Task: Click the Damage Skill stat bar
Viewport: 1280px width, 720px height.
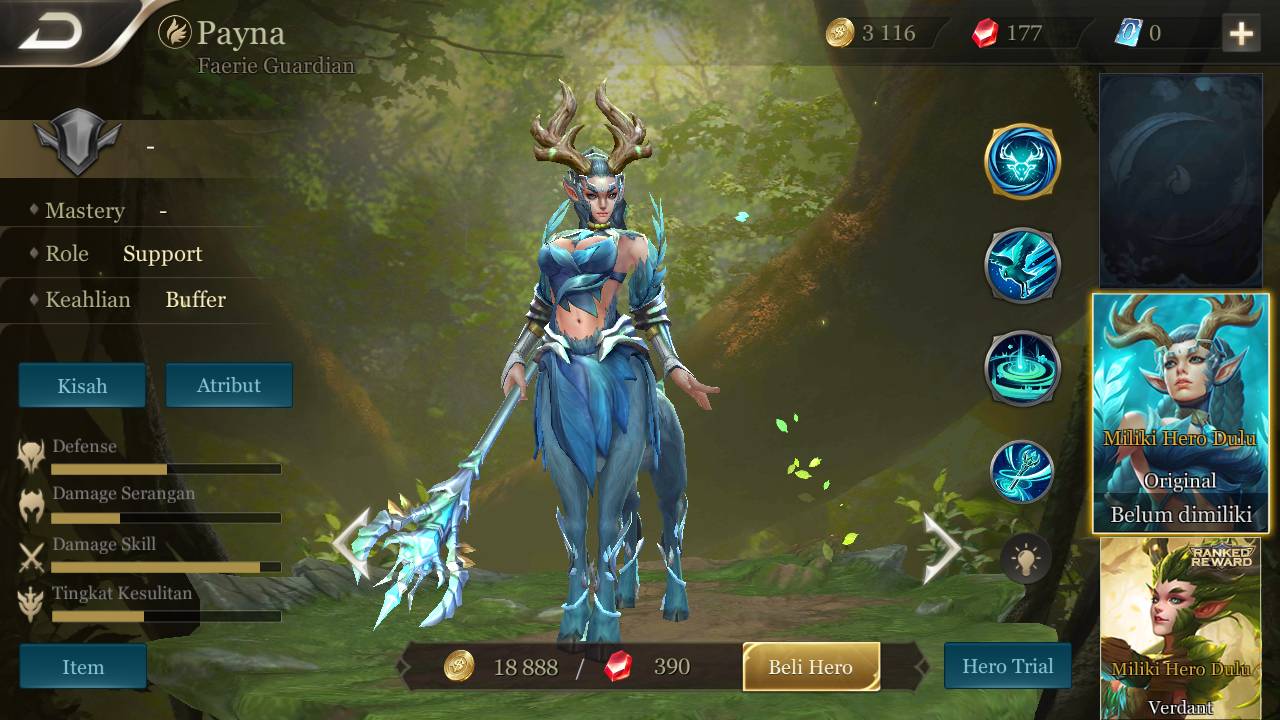Action: 166,566
